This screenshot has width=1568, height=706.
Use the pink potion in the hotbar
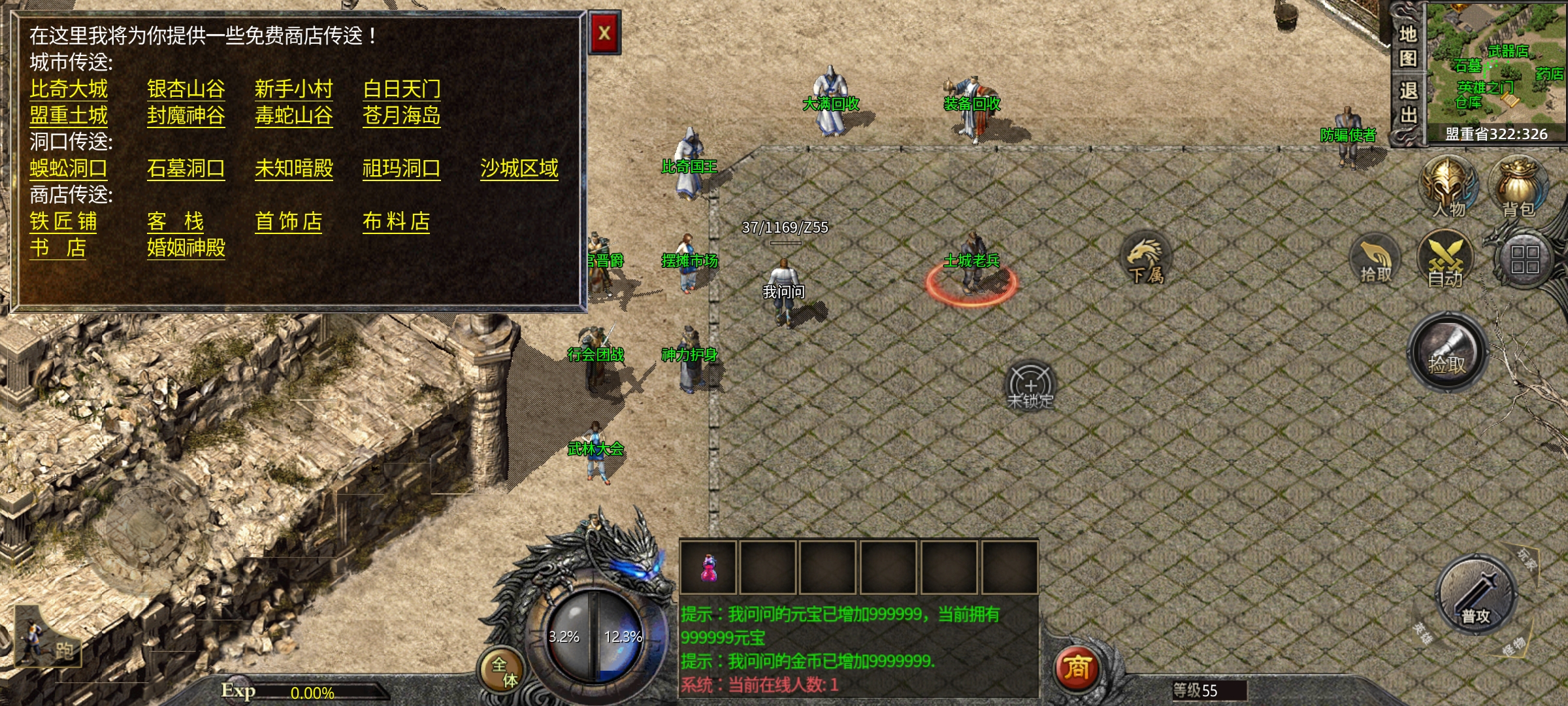[x=708, y=567]
